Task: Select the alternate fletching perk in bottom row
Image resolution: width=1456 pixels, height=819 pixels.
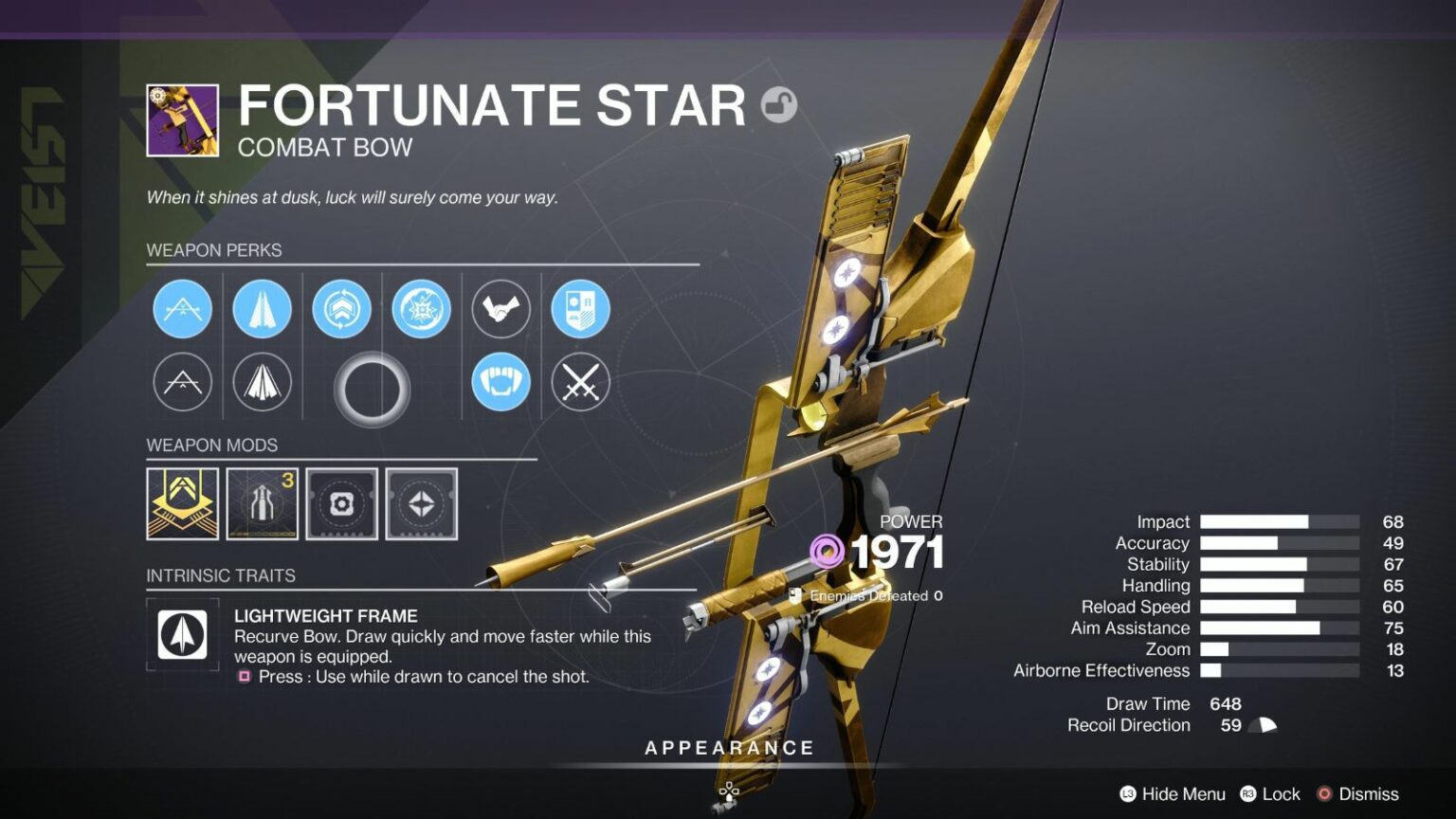Action: pyautogui.click(x=262, y=382)
